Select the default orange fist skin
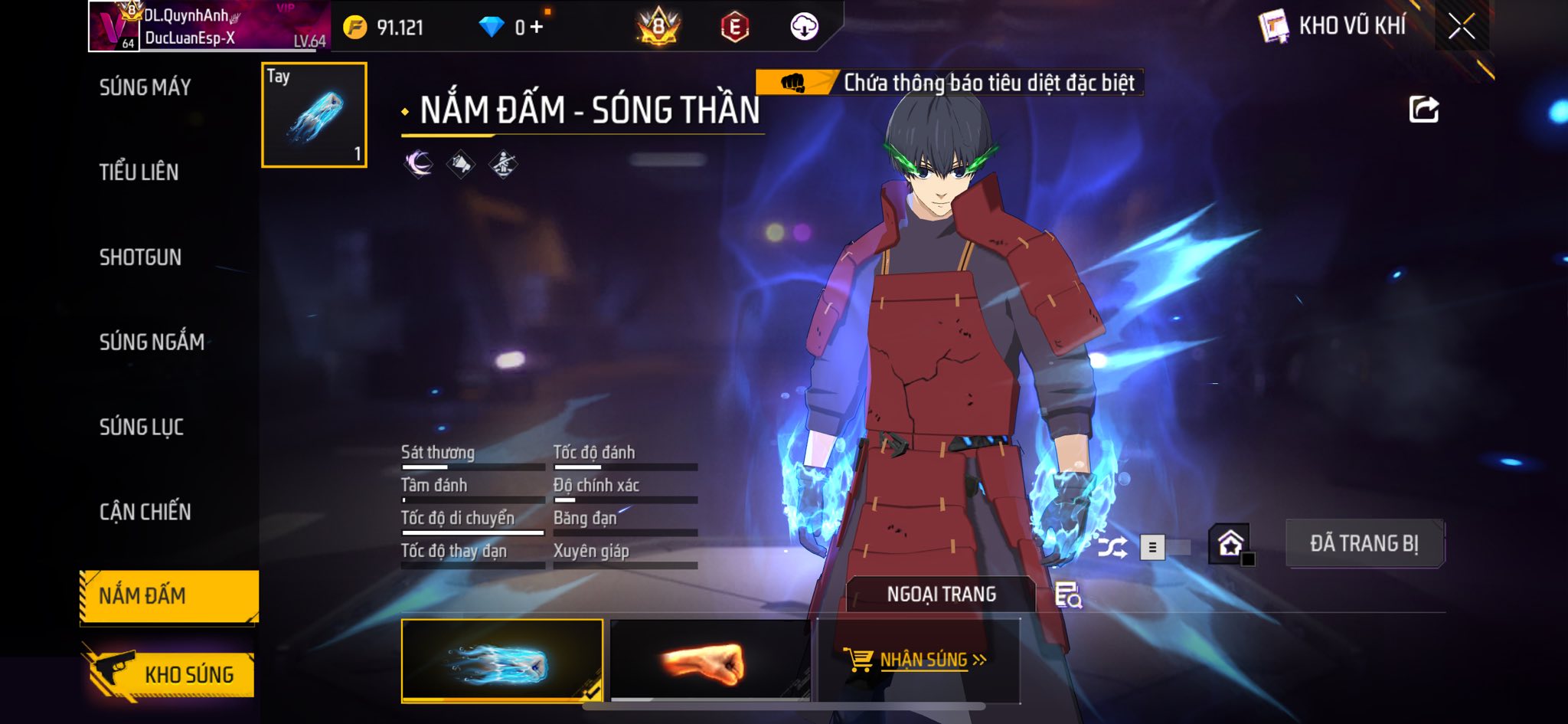 click(709, 660)
